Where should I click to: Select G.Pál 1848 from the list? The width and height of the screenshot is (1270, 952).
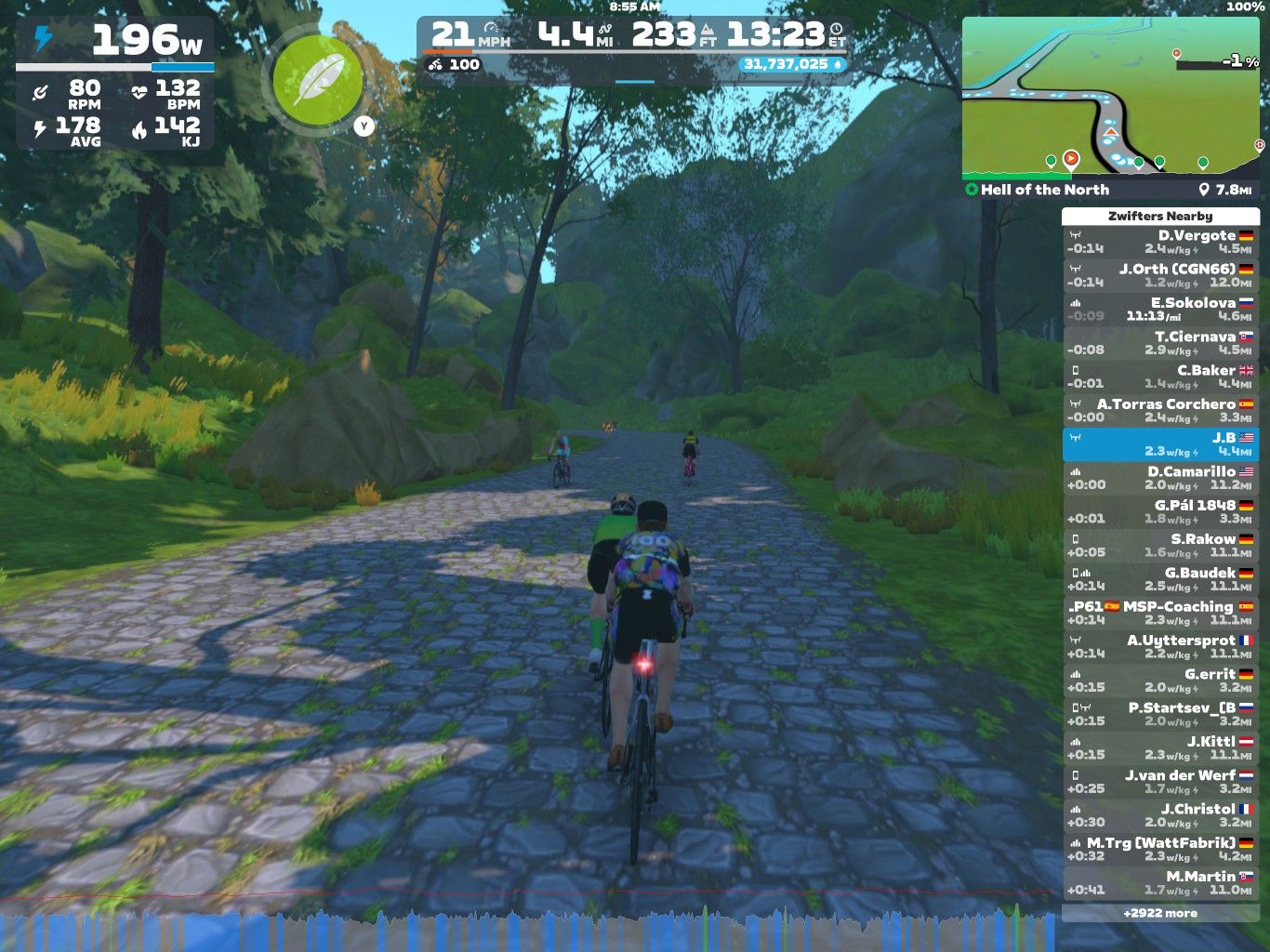pos(1160,511)
